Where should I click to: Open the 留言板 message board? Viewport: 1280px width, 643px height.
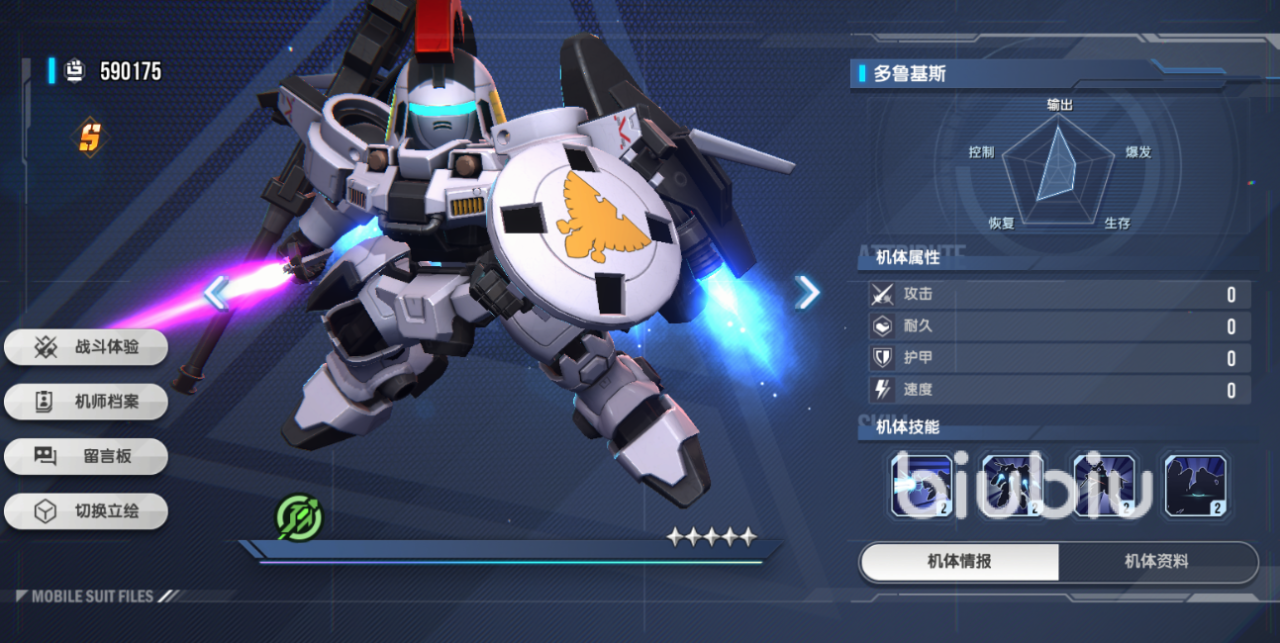click(x=86, y=456)
